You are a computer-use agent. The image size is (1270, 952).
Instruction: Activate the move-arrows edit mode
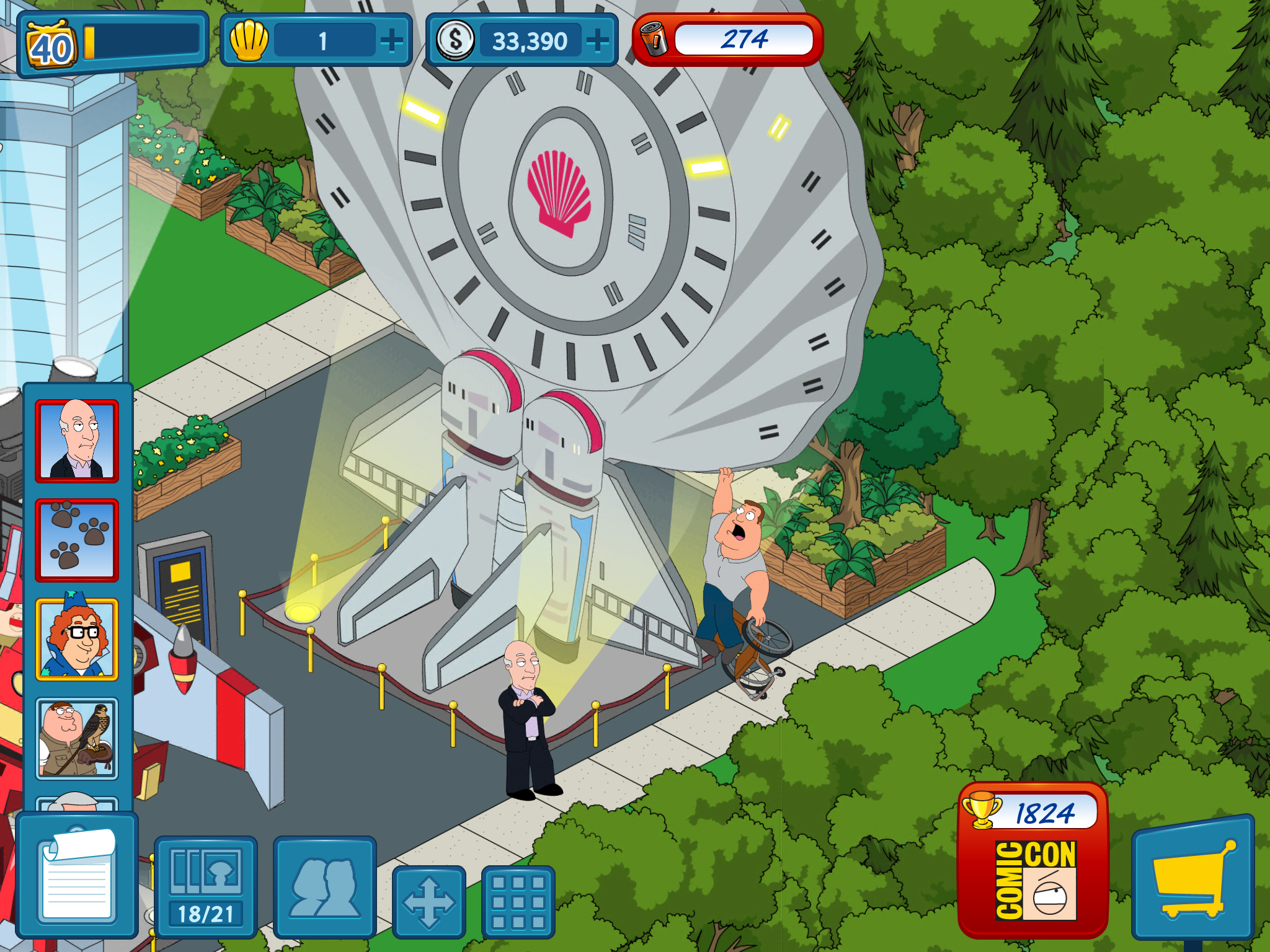click(x=429, y=901)
